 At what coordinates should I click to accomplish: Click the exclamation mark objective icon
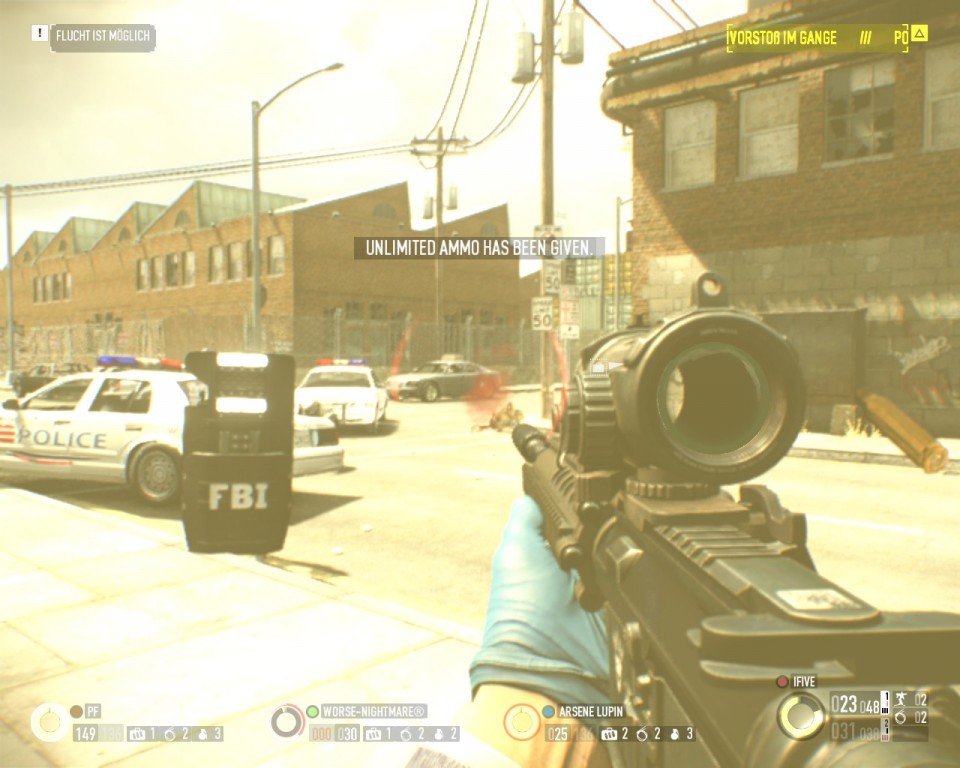[x=39, y=34]
